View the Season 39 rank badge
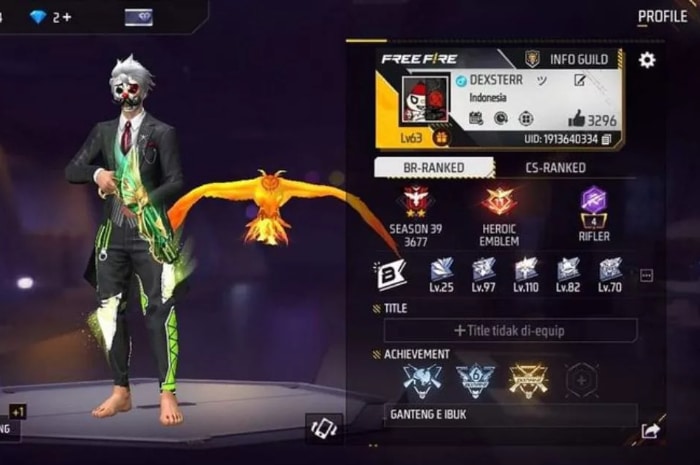This screenshot has width=700, height=465. click(415, 201)
